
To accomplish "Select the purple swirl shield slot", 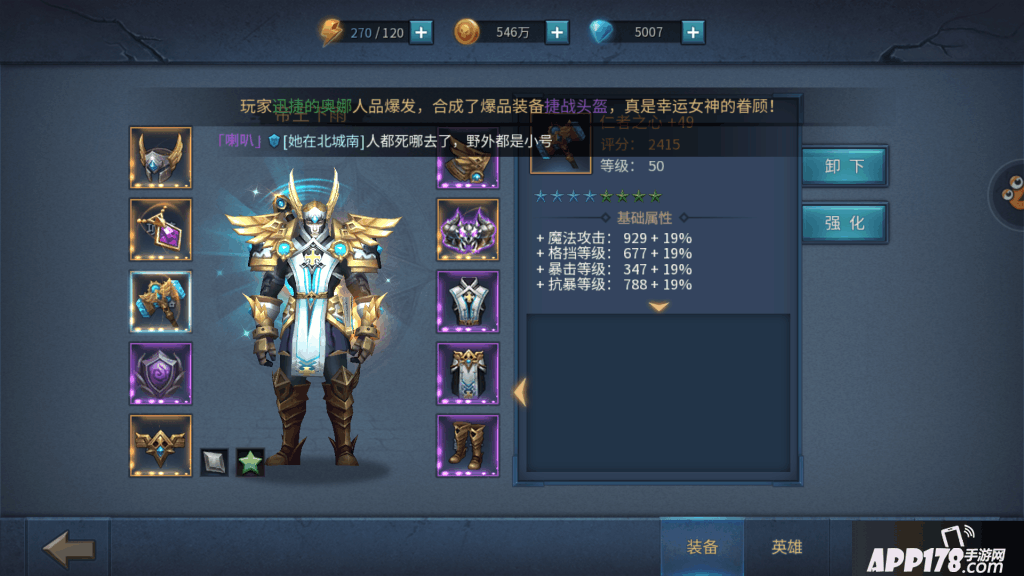I will click(160, 373).
